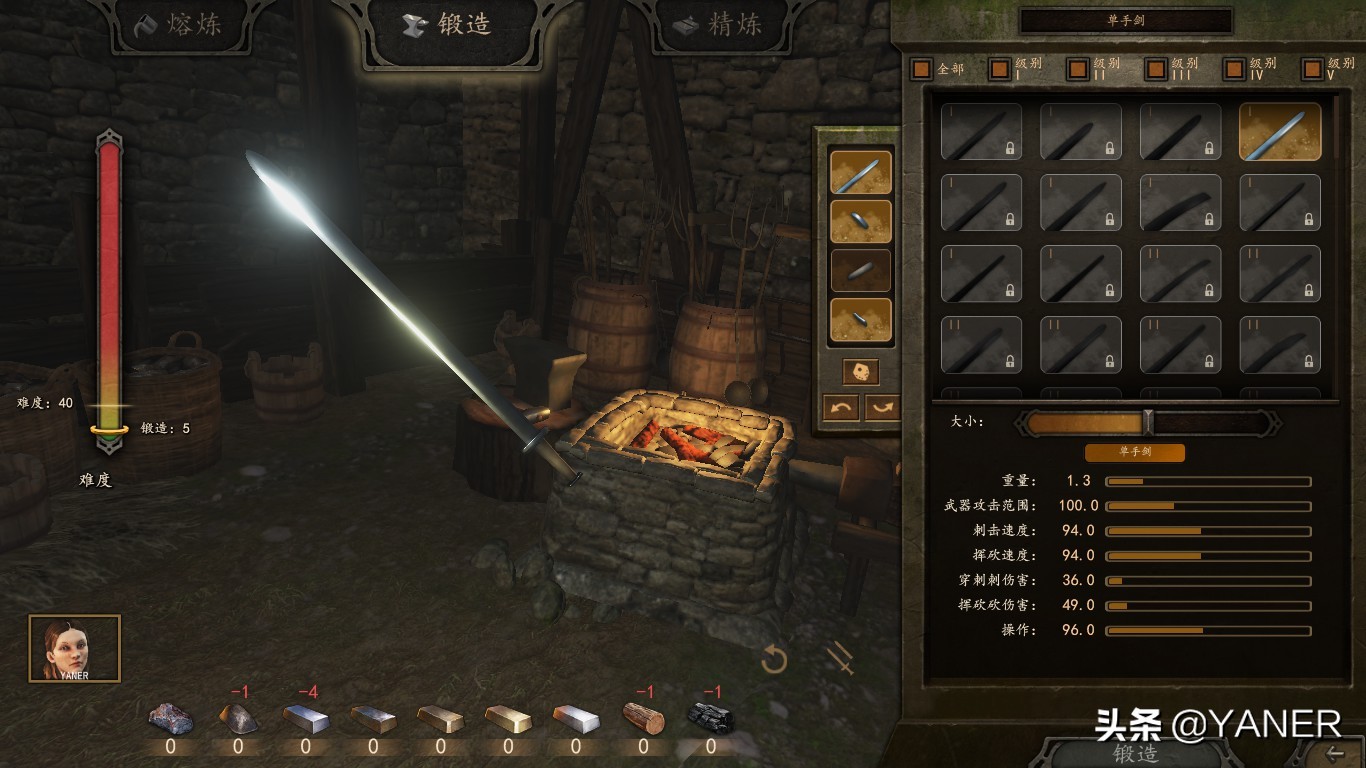Click the undo arrow button
This screenshot has height=768, width=1366.
840,407
